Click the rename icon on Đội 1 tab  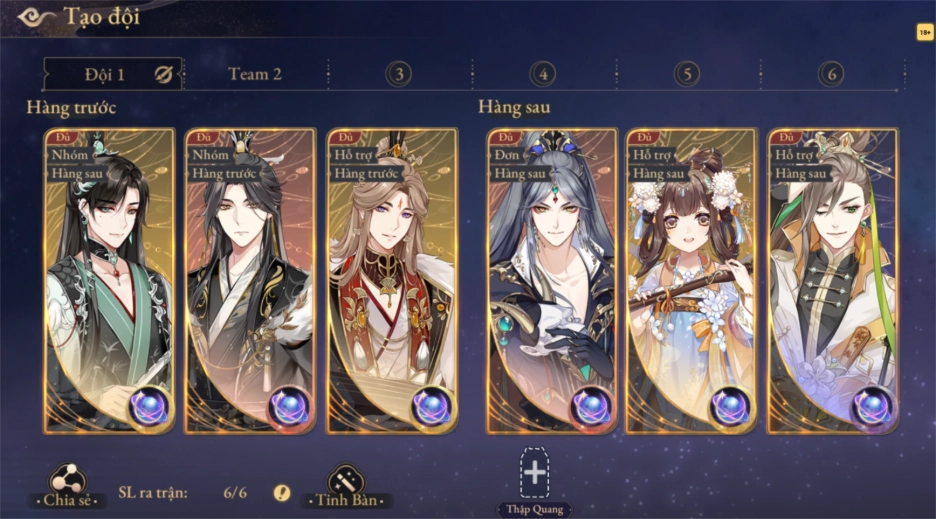(163, 74)
